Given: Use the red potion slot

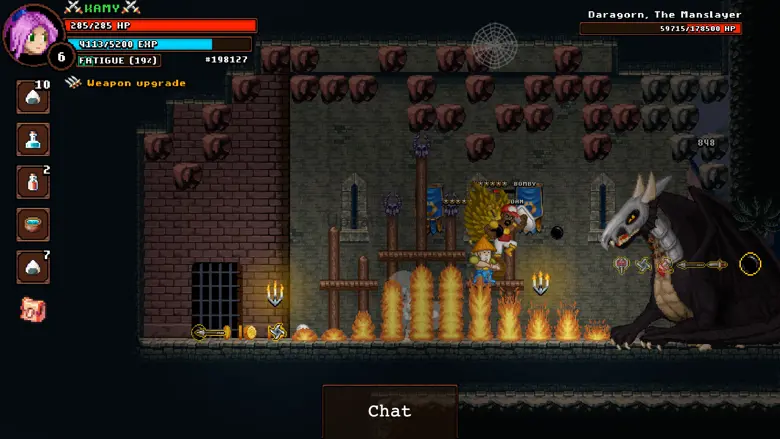Looking at the screenshot, I should pyautogui.click(x=33, y=182).
